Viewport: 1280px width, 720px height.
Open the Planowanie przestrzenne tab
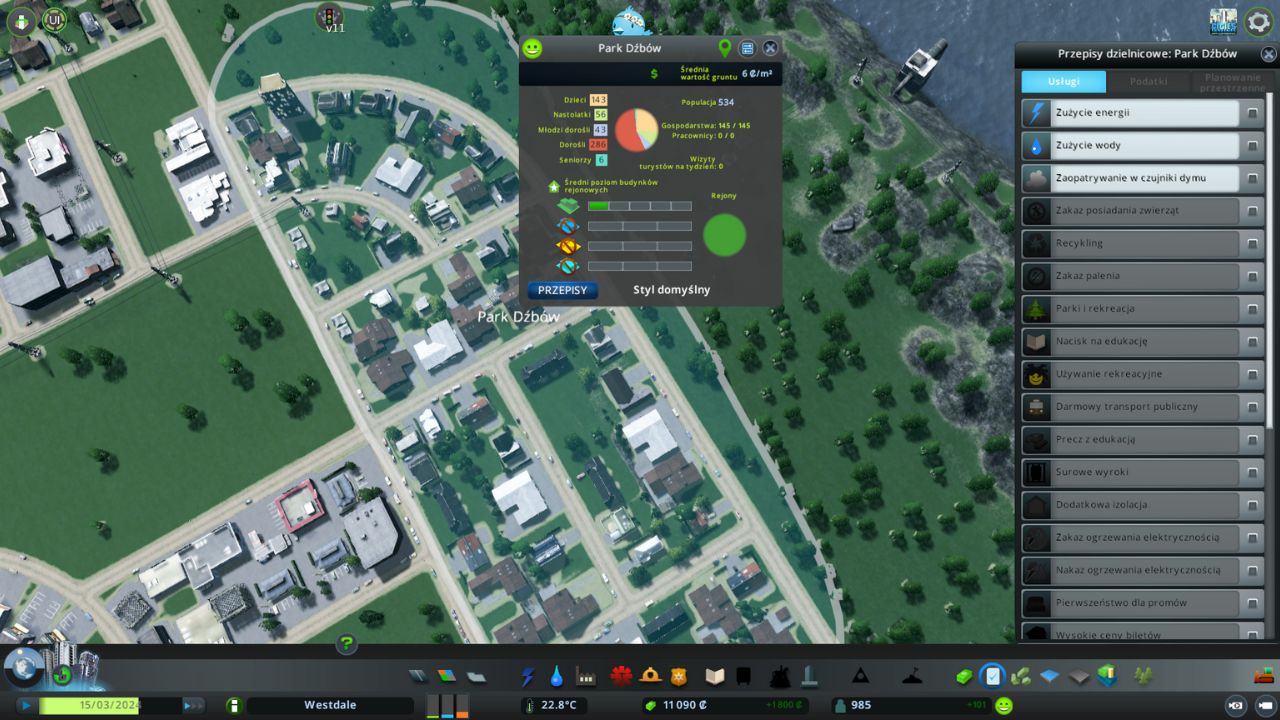coord(1232,82)
